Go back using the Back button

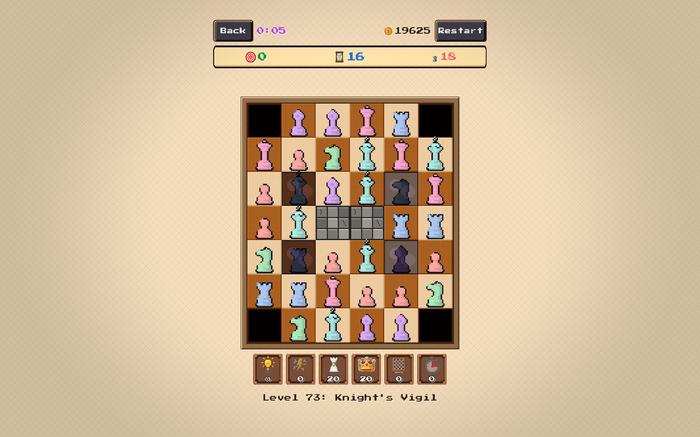[x=232, y=31]
